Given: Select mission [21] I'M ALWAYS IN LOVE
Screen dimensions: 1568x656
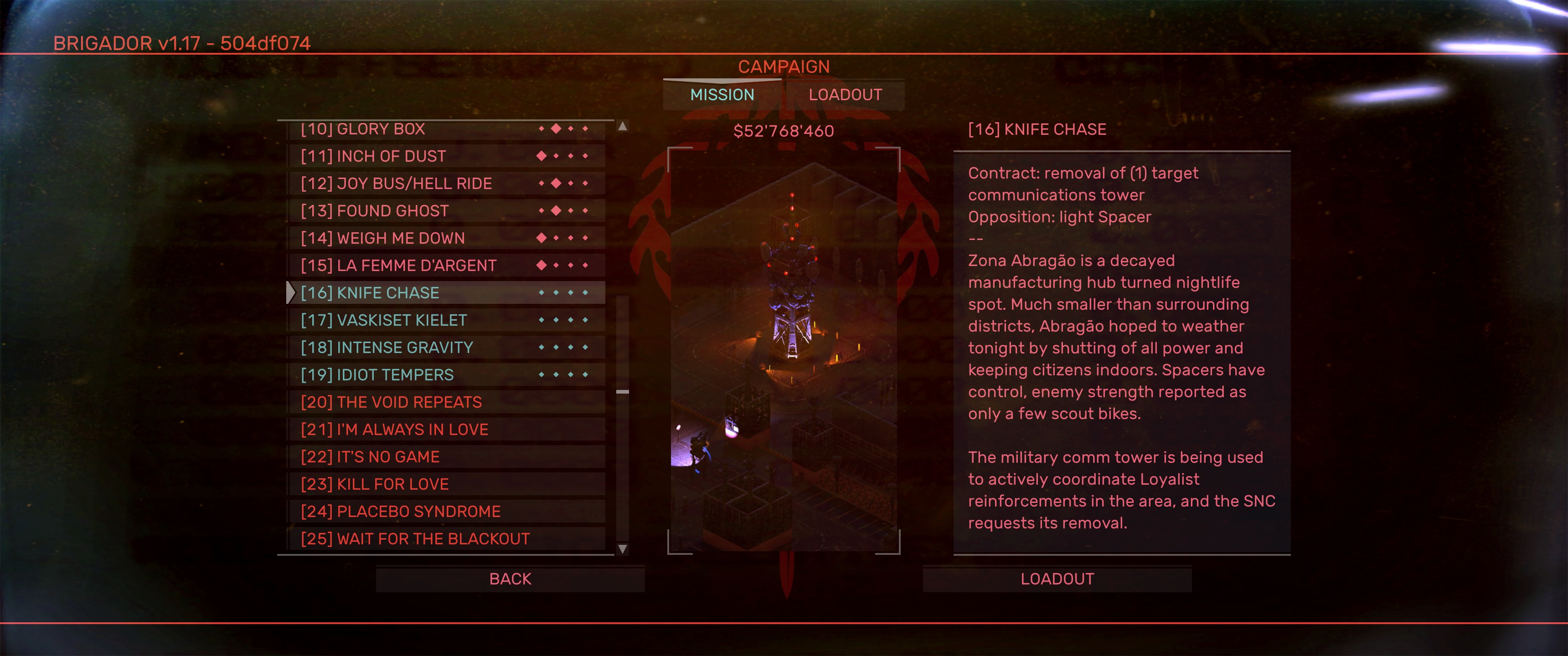Looking at the screenshot, I should point(446,430).
